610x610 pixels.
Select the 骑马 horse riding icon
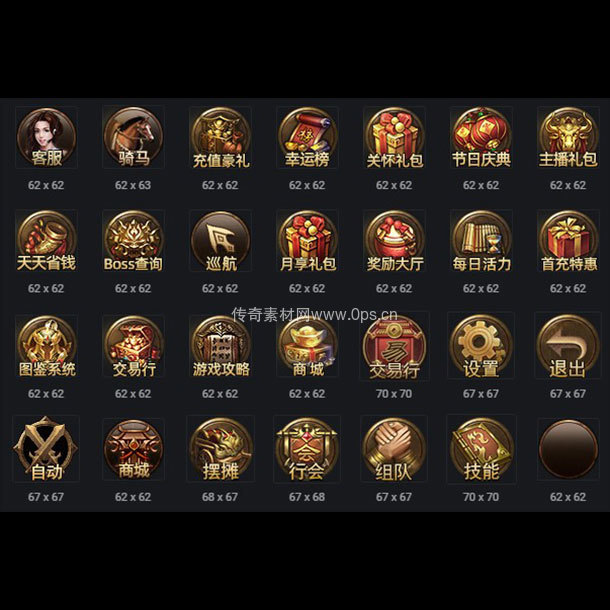click(133, 138)
